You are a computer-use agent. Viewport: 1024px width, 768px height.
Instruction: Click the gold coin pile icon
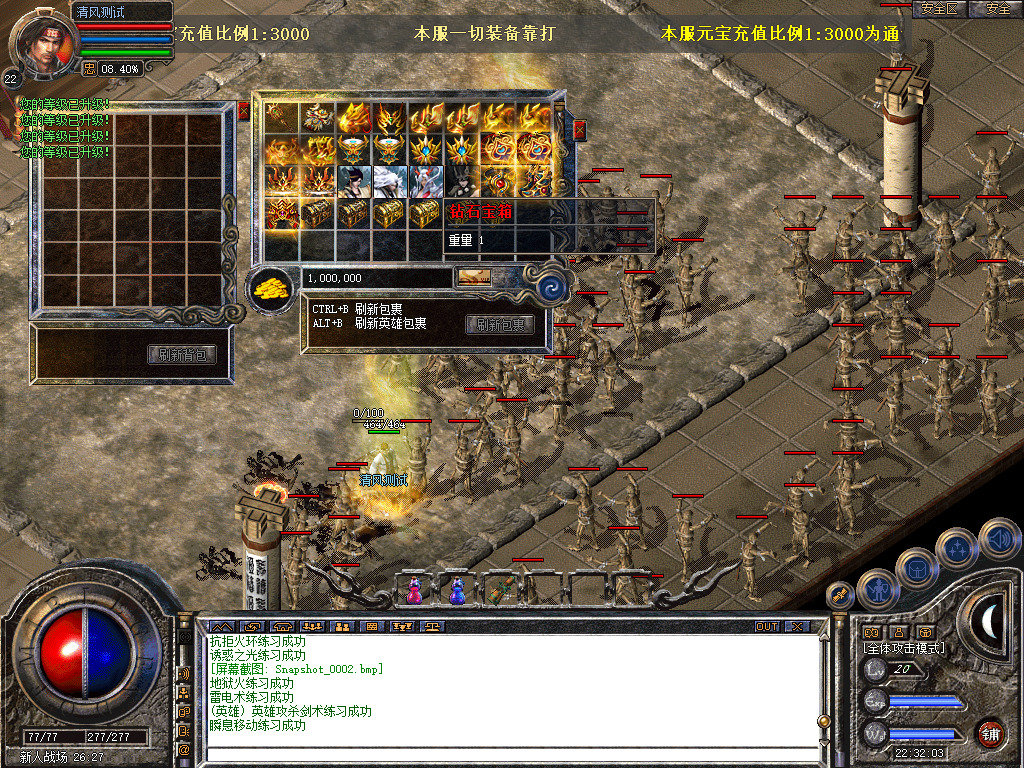point(270,289)
